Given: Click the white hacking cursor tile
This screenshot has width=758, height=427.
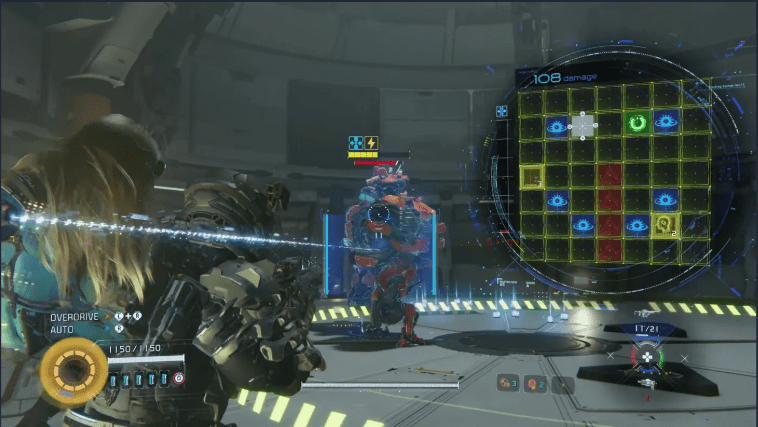Looking at the screenshot, I should coord(583,126).
